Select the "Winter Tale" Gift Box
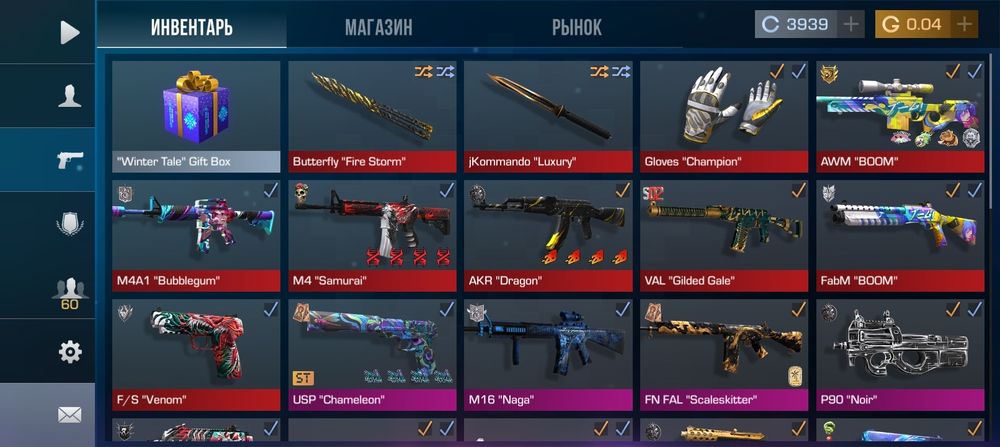Viewport: 1000px width, 447px height. coord(196,116)
